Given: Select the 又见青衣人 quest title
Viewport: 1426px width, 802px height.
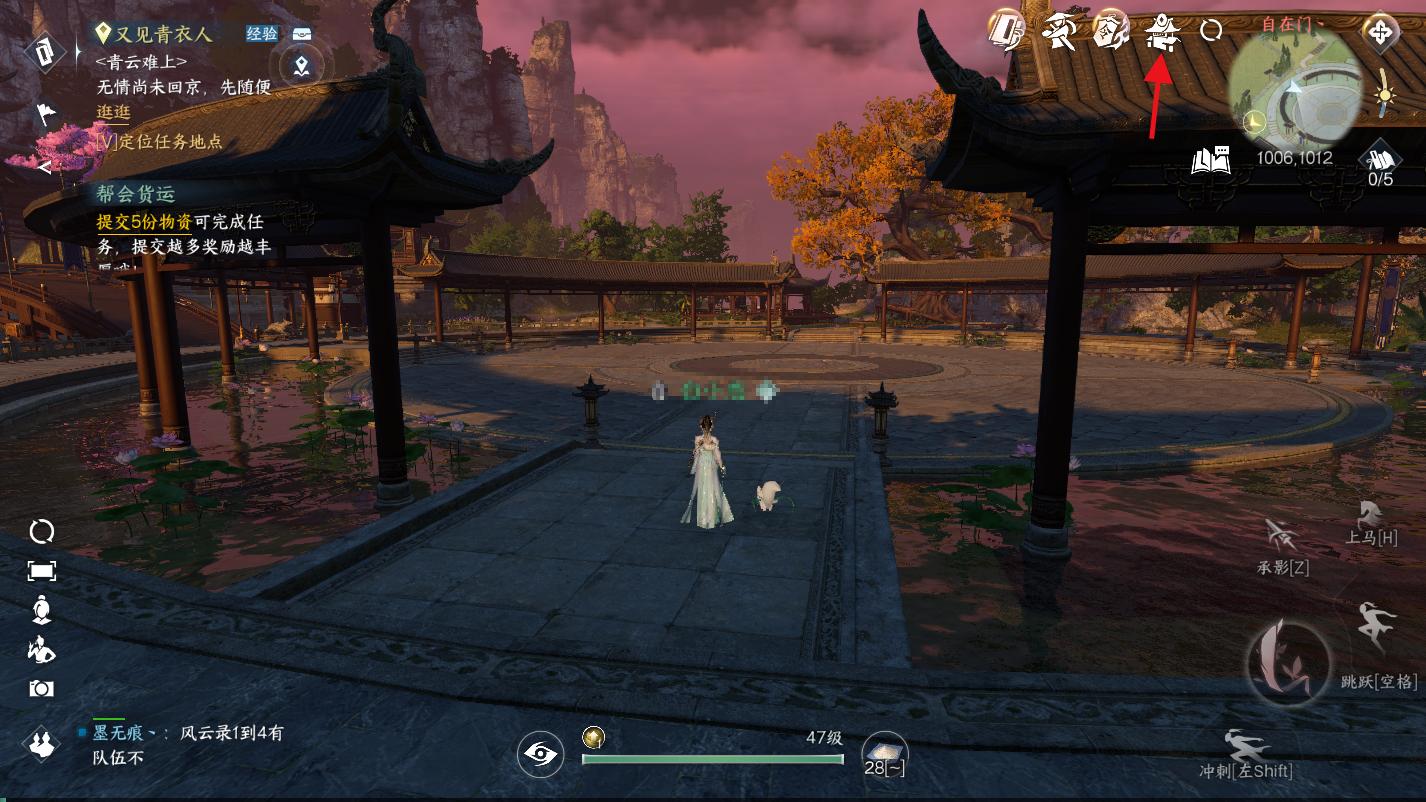Looking at the screenshot, I should (x=164, y=34).
